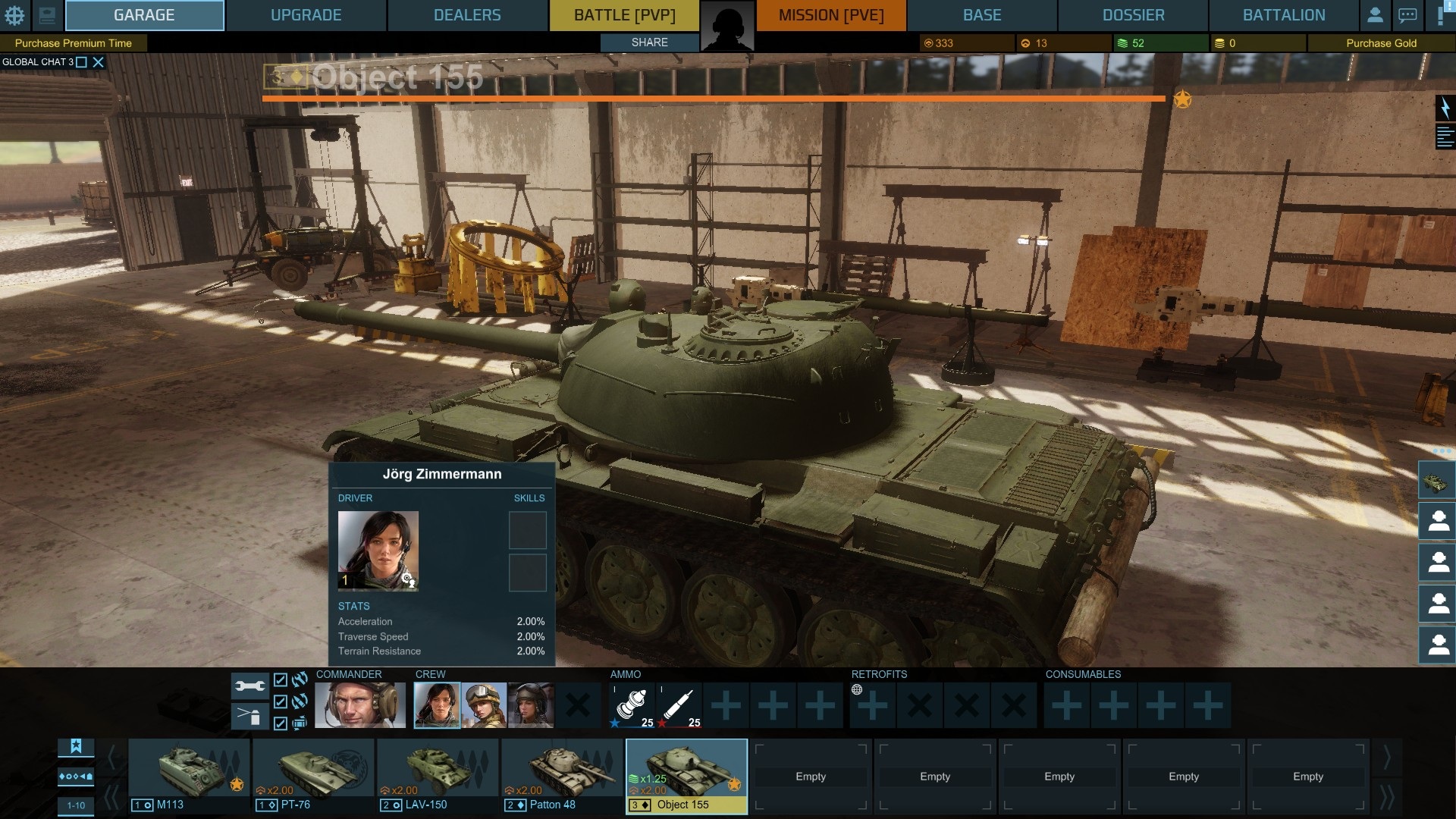
Task: Select the first ammo shell slot
Action: tap(633, 705)
